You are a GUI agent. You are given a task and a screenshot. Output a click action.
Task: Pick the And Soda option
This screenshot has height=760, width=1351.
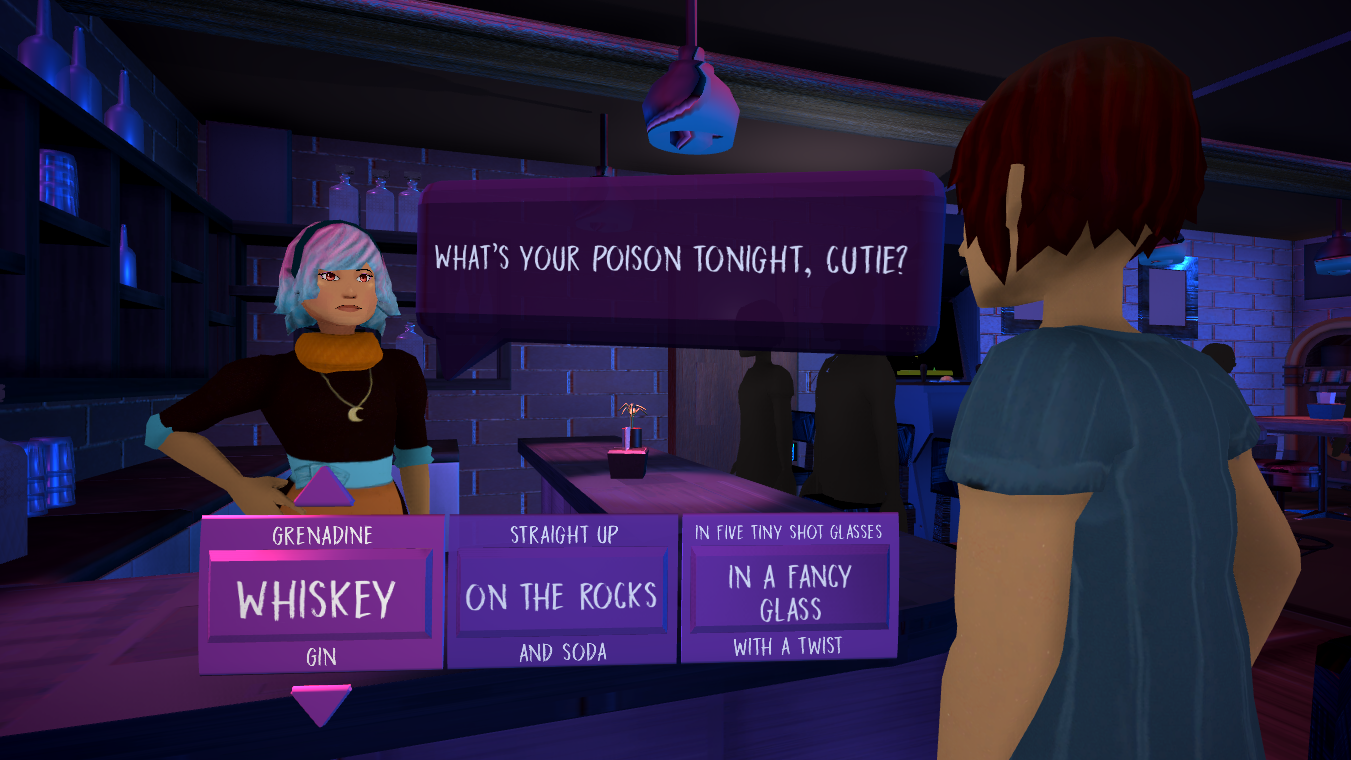coord(563,653)
